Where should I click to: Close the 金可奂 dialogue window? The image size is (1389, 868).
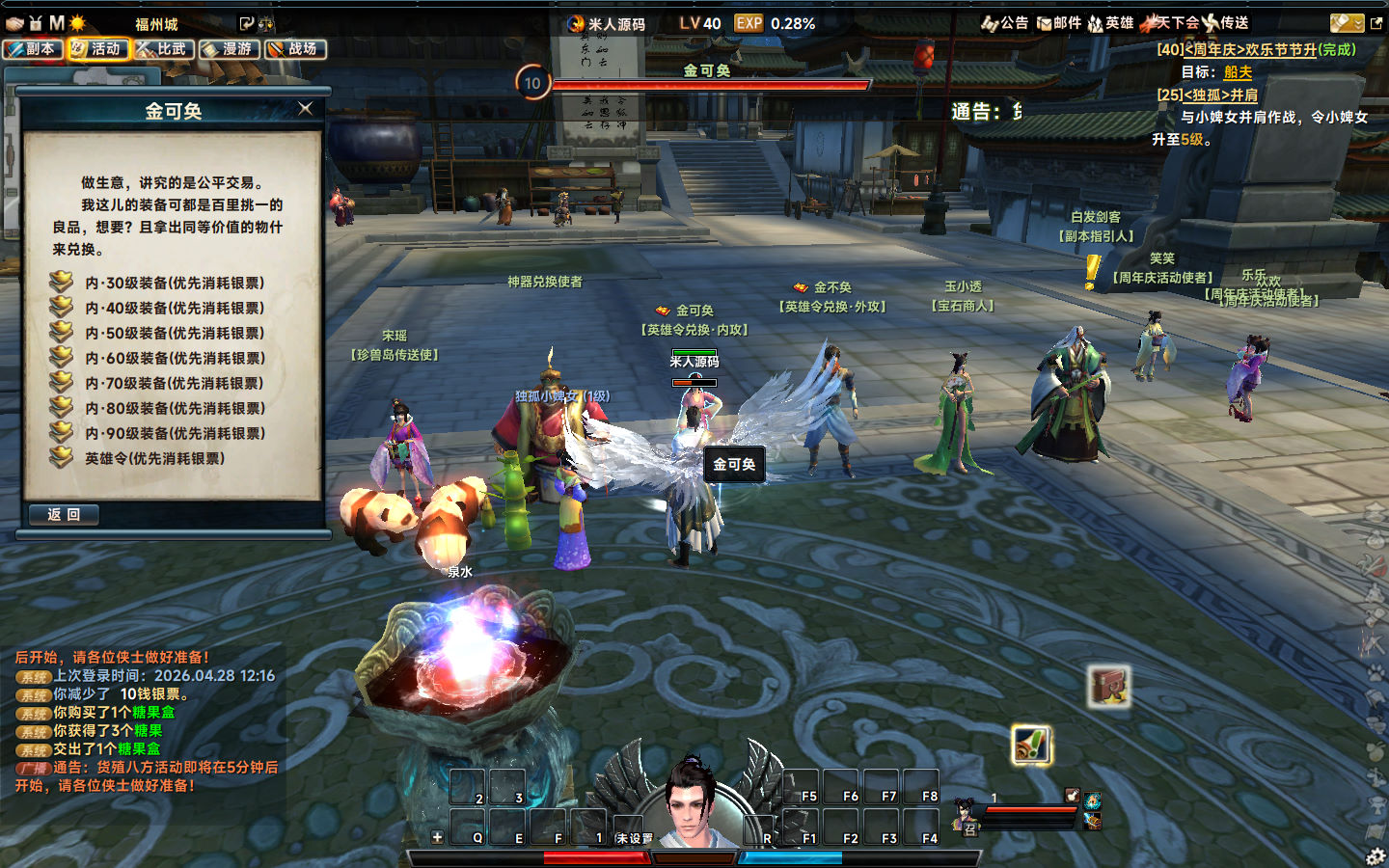tap(306, 109)
